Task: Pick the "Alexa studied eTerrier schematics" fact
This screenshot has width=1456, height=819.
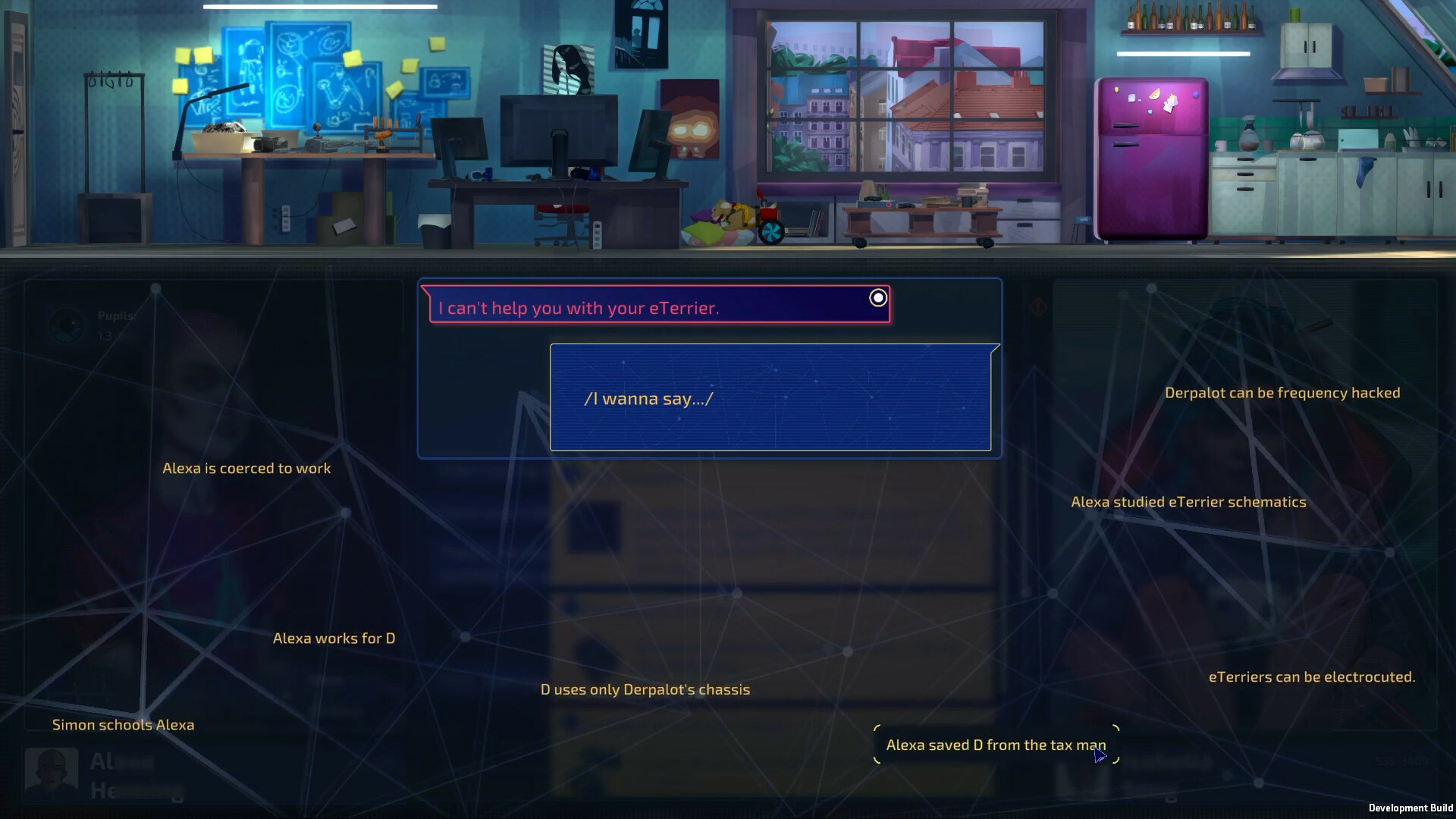Action: [x=1188, y=501]
